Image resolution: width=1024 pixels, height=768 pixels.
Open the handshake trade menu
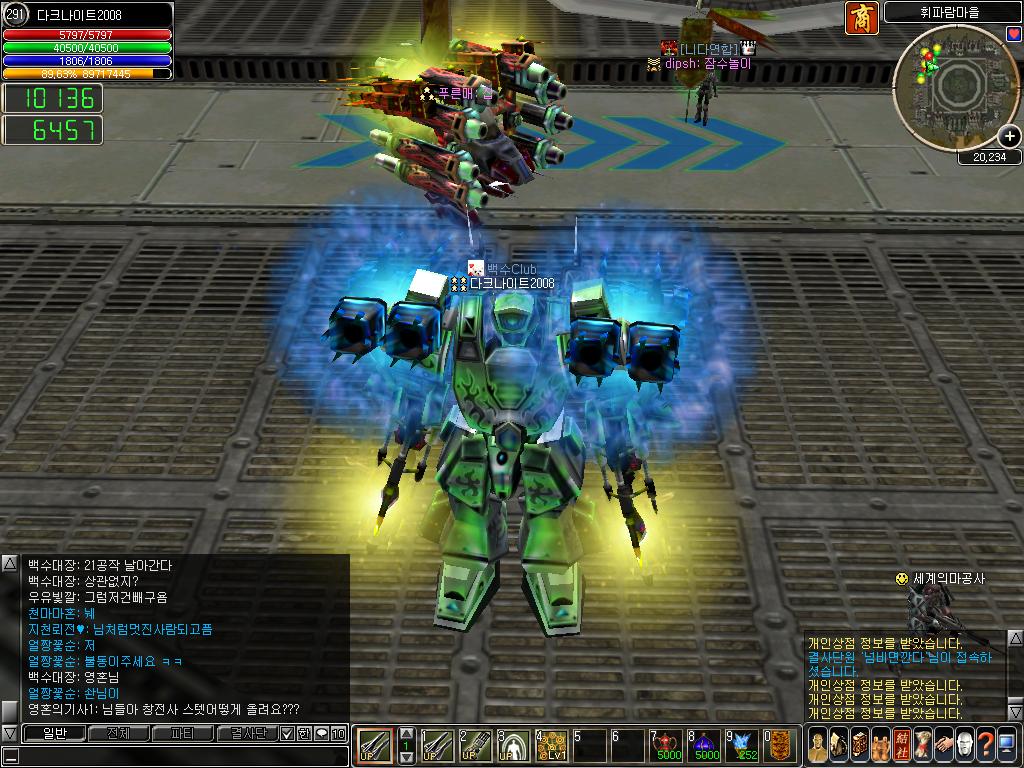pyautogui.click(x=944, y=744)
